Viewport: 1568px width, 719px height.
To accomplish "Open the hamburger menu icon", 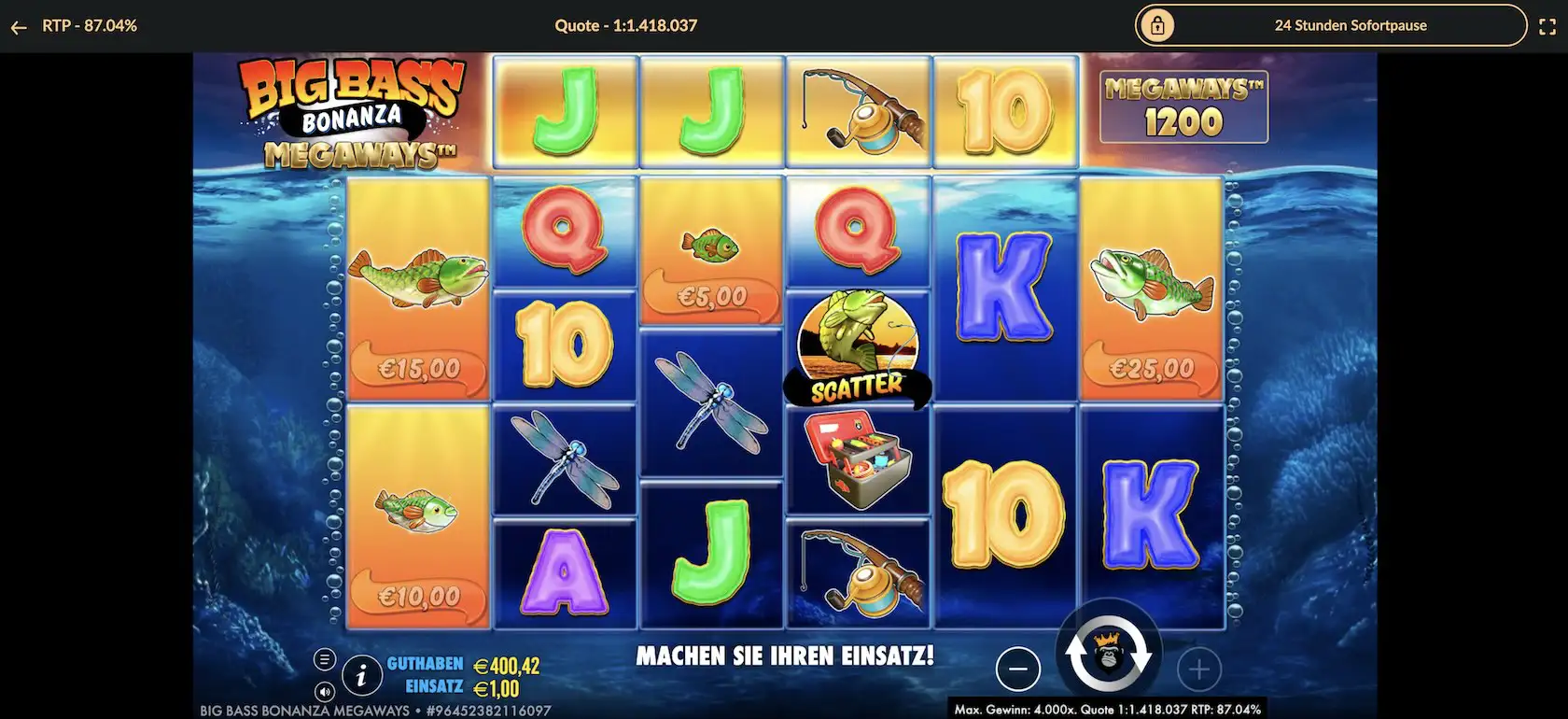I will pyautogui.click(x=323, y=658).
